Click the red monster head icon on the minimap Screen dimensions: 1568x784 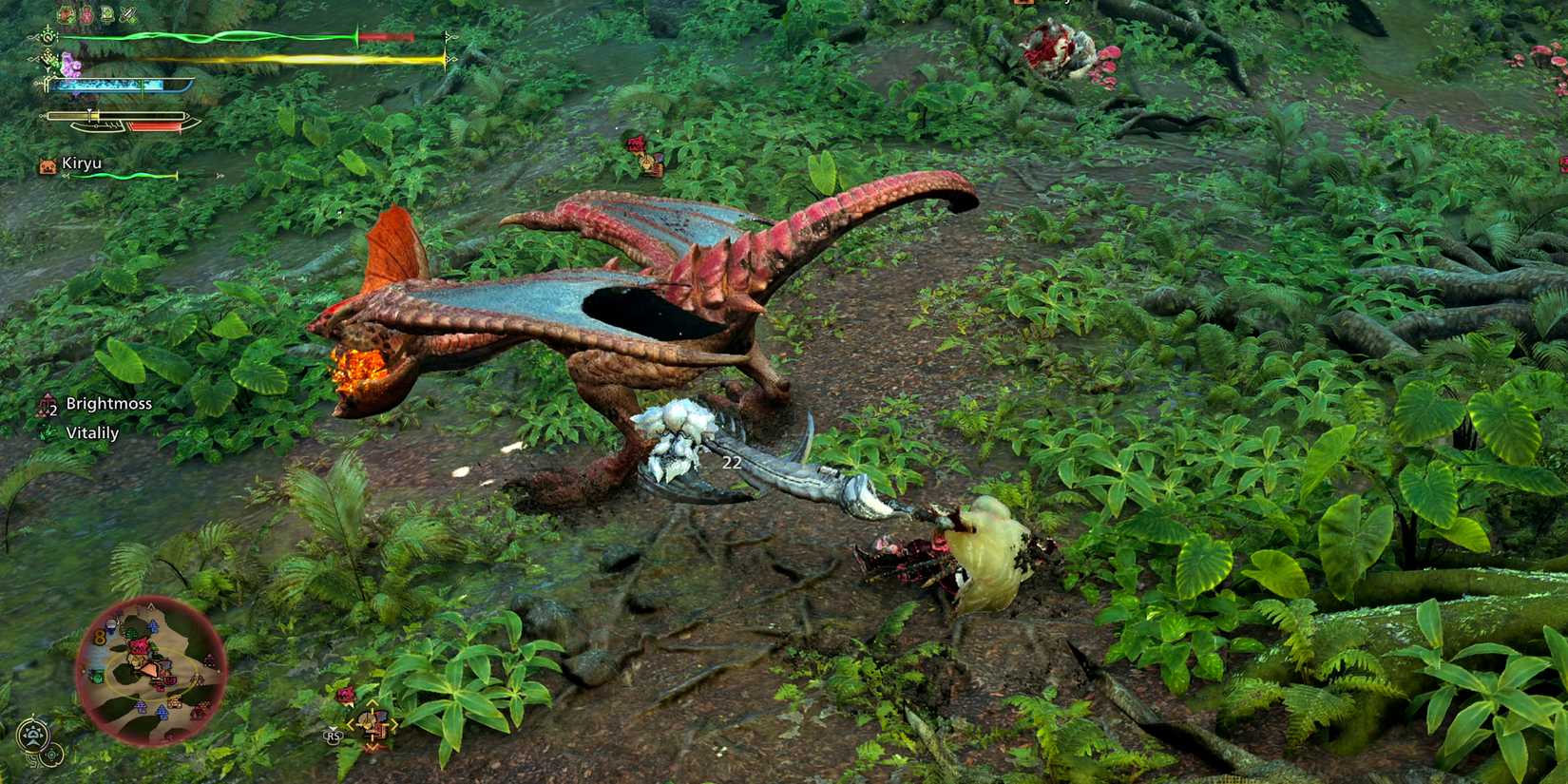(x=139, y=644)
